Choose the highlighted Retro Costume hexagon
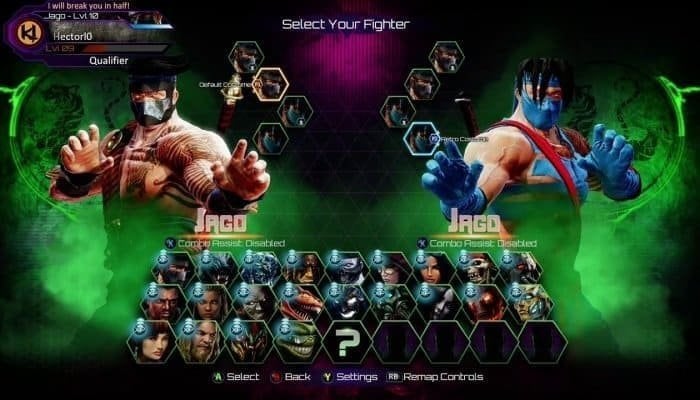The width and height of the screenshot is (700, 400). 421,138
